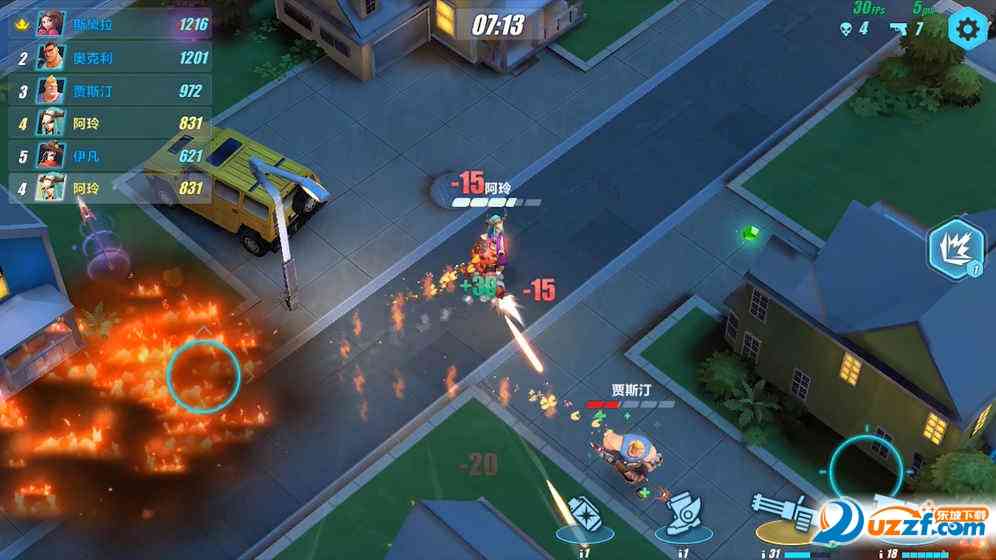This screenshot has width=996, height=560.
Task: Use the grenade canister item
Action: coord(583,515)
